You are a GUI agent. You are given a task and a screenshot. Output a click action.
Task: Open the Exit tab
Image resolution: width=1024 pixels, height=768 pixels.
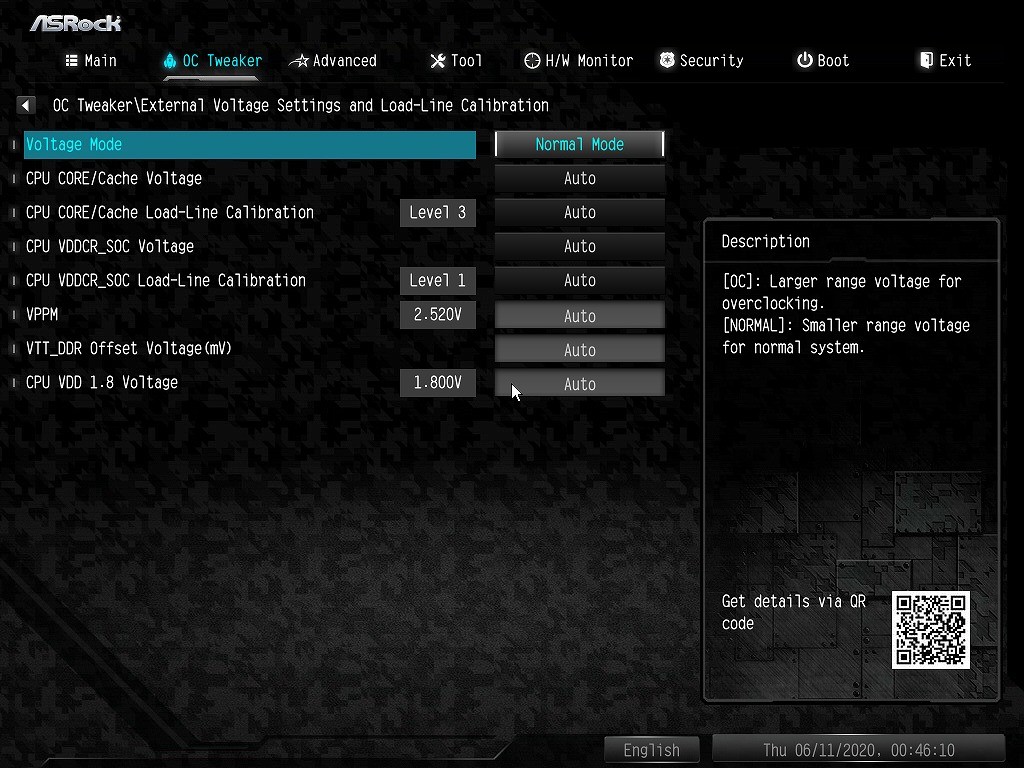pos(945,61)
